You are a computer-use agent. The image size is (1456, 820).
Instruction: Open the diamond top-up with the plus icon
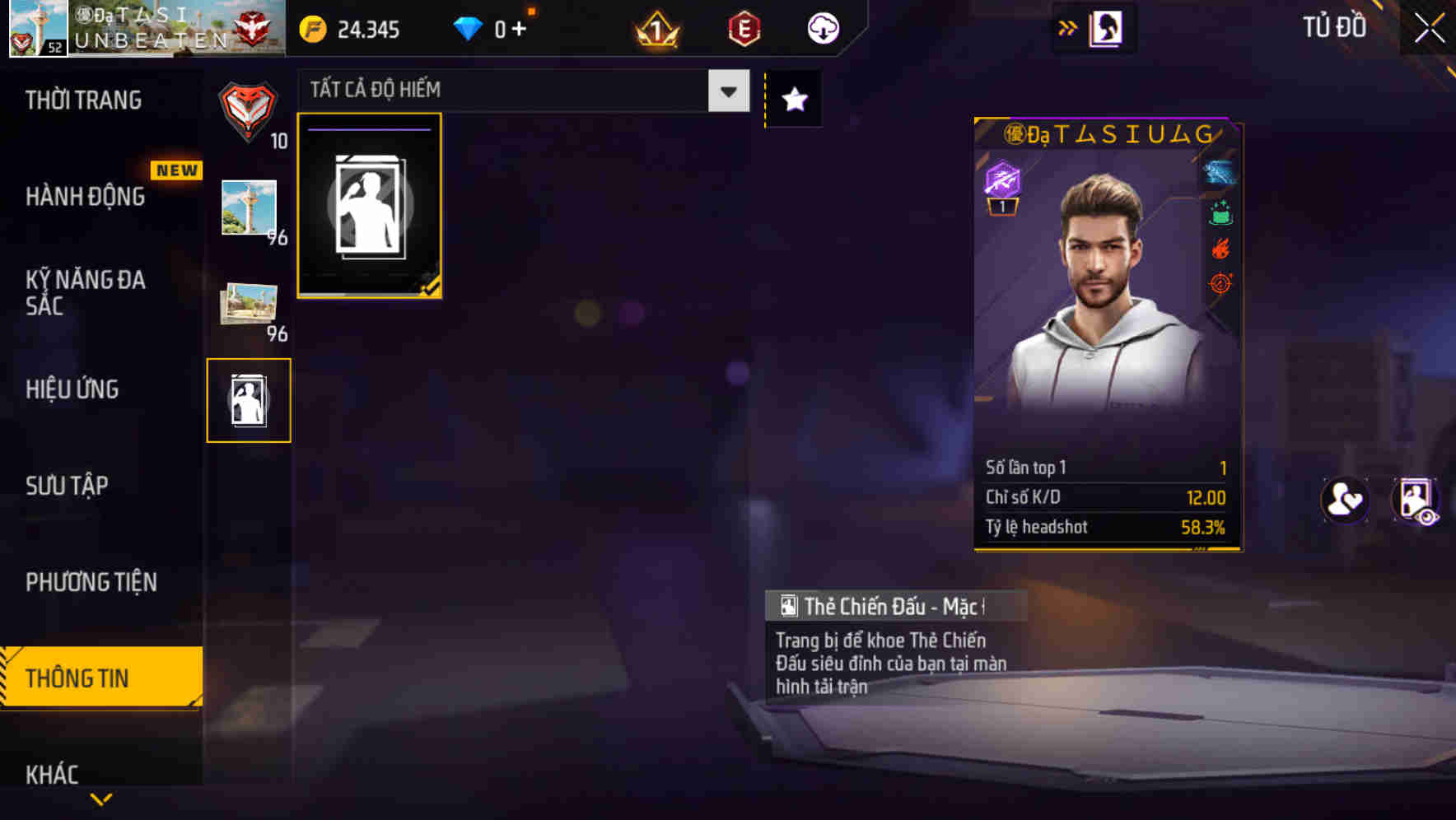click(x=520, y=27)
